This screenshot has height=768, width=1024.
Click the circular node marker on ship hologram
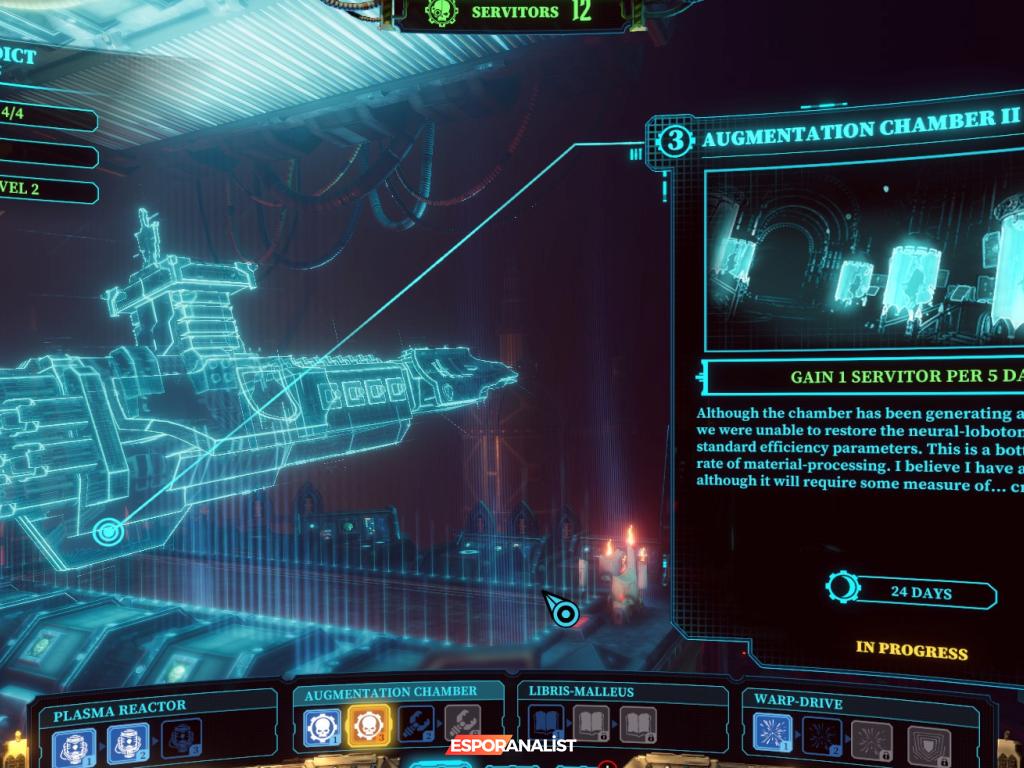point(108,531)
